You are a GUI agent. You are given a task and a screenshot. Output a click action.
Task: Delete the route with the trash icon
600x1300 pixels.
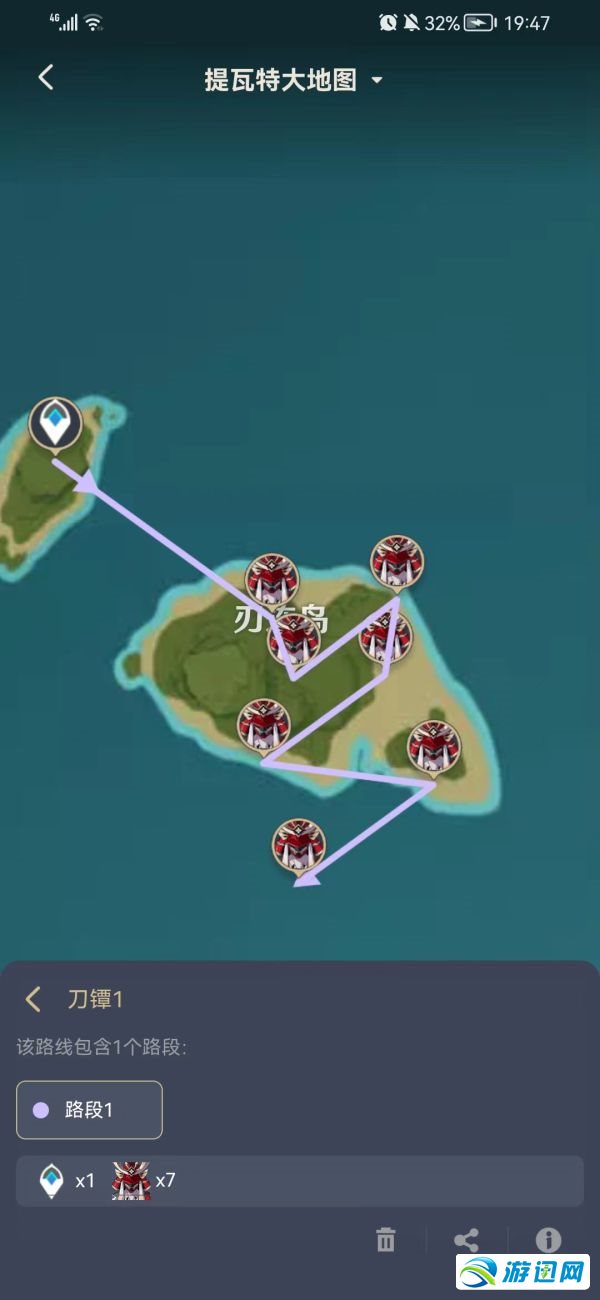point(386,1241)
